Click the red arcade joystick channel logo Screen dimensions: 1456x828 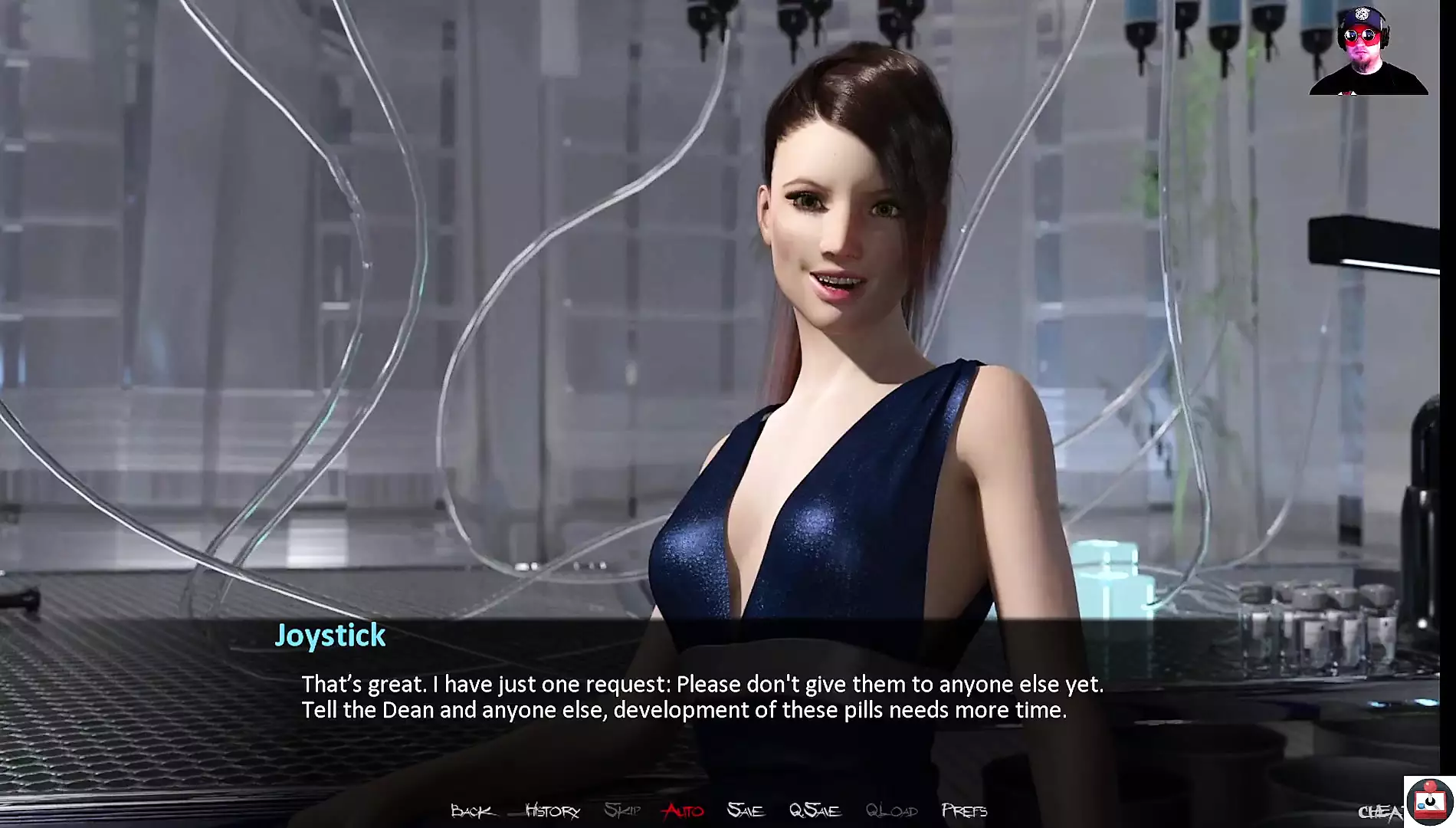(x=1430, y=802)
